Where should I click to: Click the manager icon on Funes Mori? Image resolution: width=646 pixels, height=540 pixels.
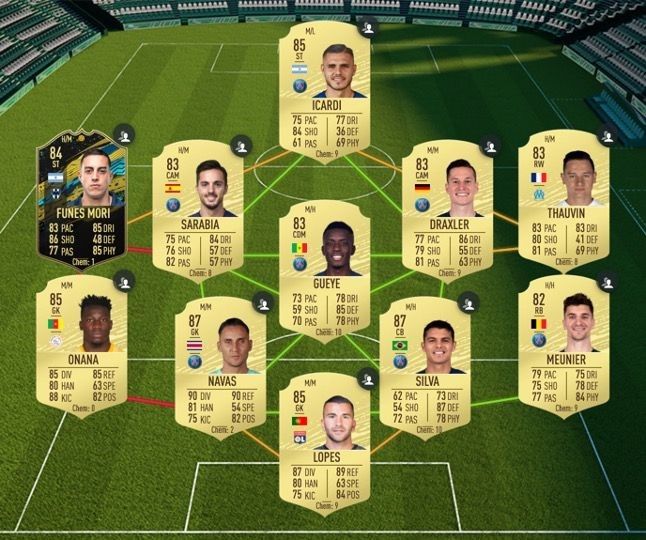[x=124, y=133]
